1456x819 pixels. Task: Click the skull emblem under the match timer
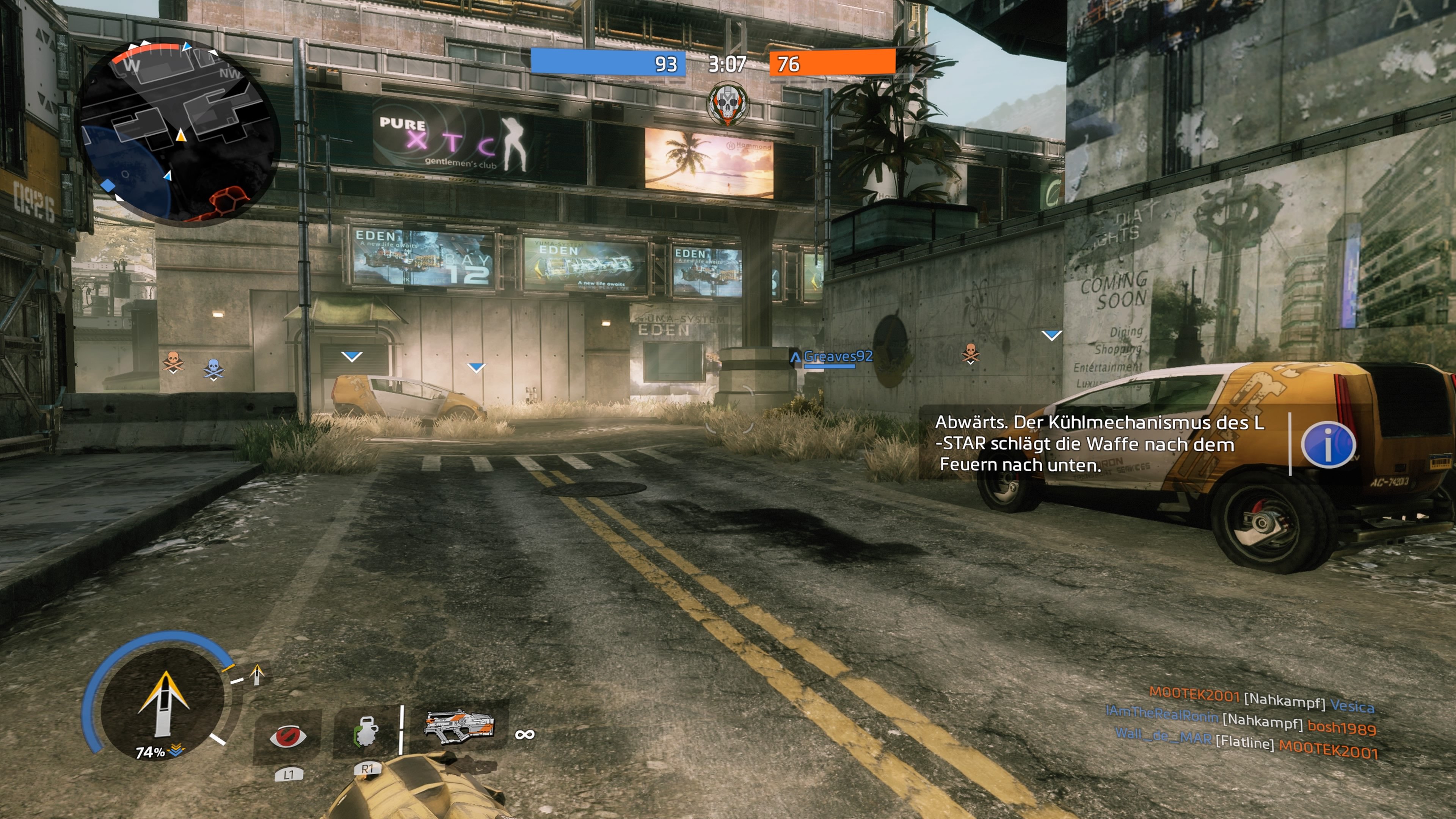728,105
